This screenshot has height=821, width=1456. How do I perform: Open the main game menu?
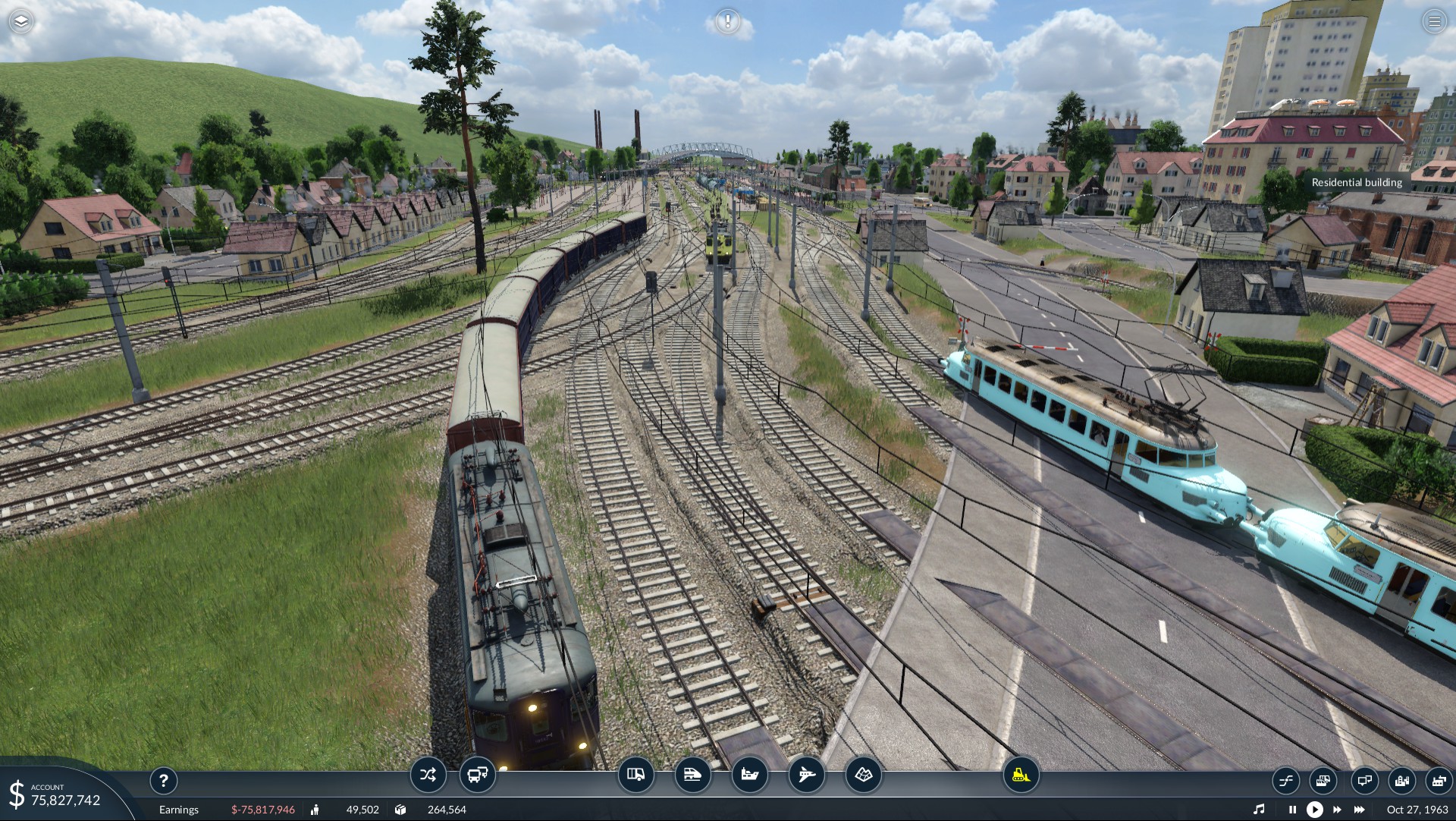[1434, 21]
